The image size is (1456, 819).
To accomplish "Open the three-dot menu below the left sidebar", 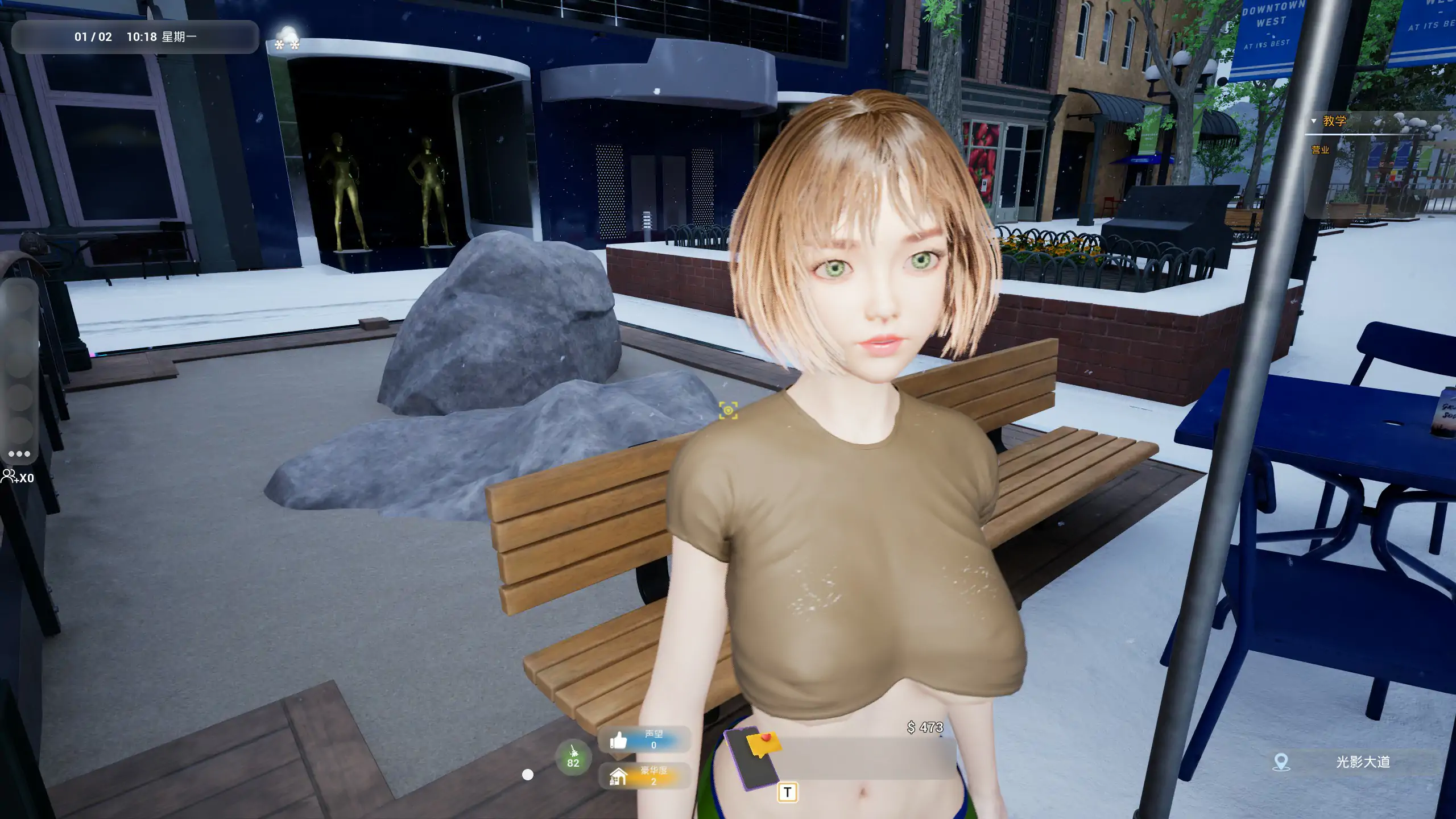I will coord(19,453).
